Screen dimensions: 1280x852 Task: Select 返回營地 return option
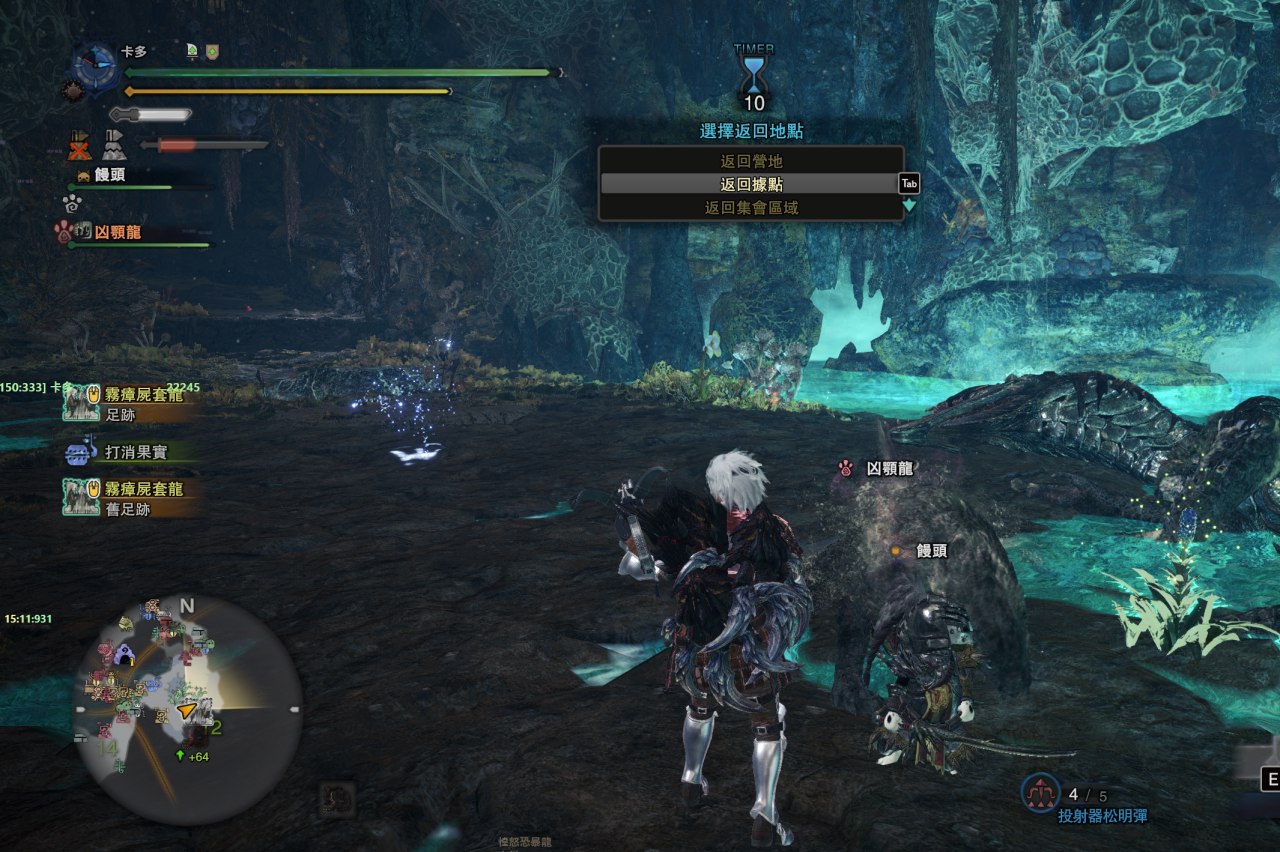pos(750,161)
